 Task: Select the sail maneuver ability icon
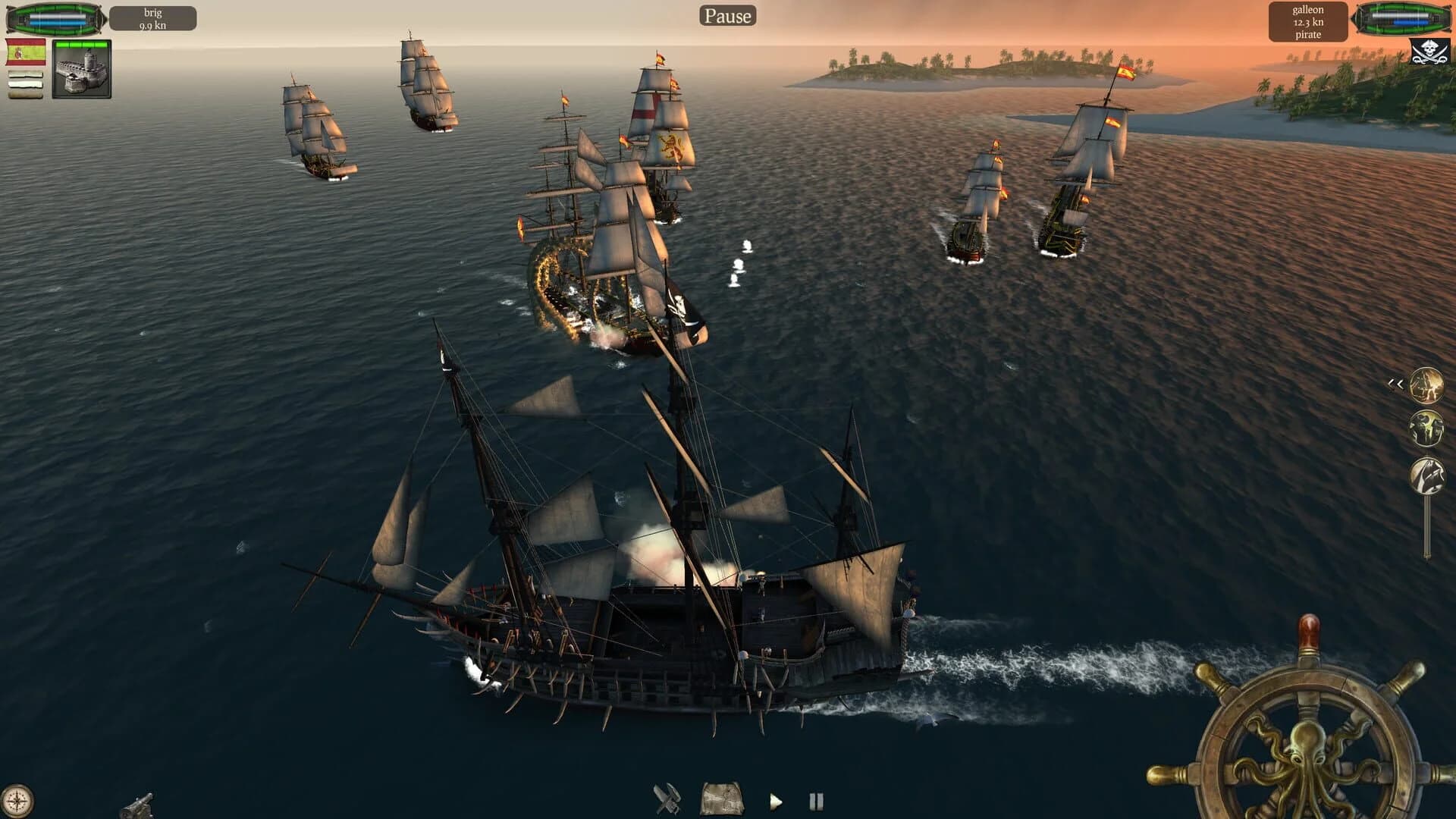[1426, 475]
